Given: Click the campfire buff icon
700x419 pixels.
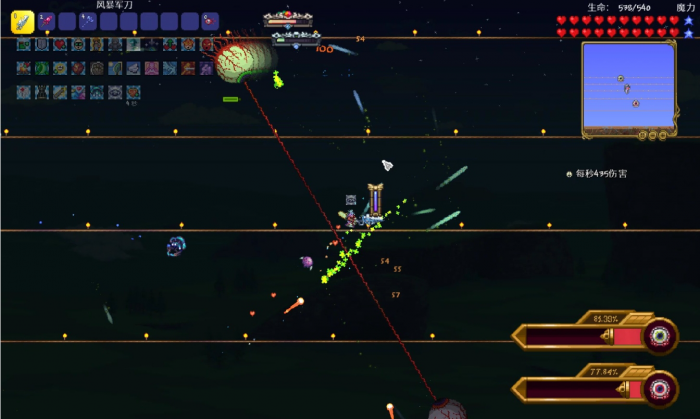Looking at the screenshot, I should point(24,68).
